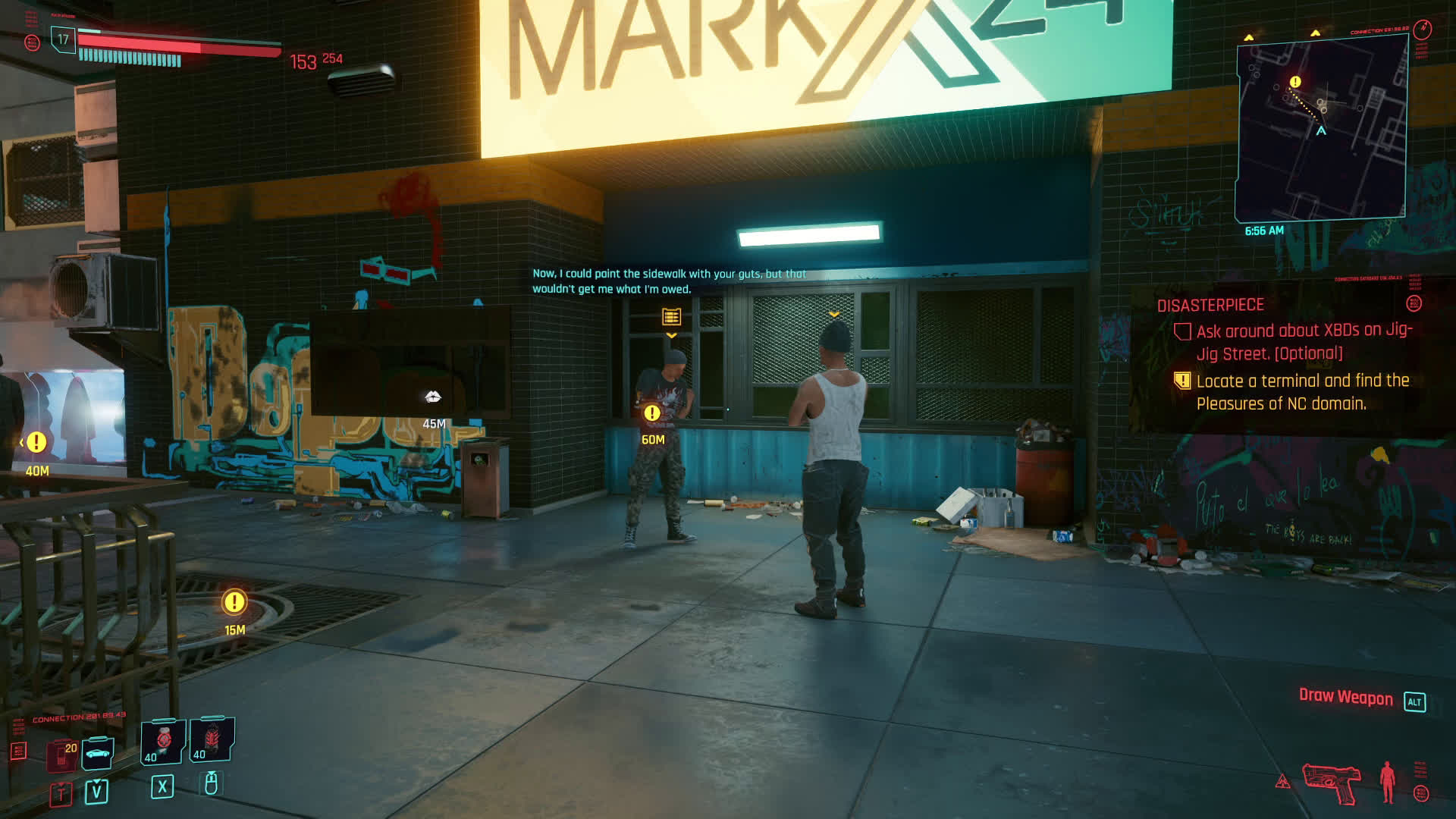The image size is (1456, 819).
Task: Click the quest marker showing 60M
Action: tap(652, 413)
